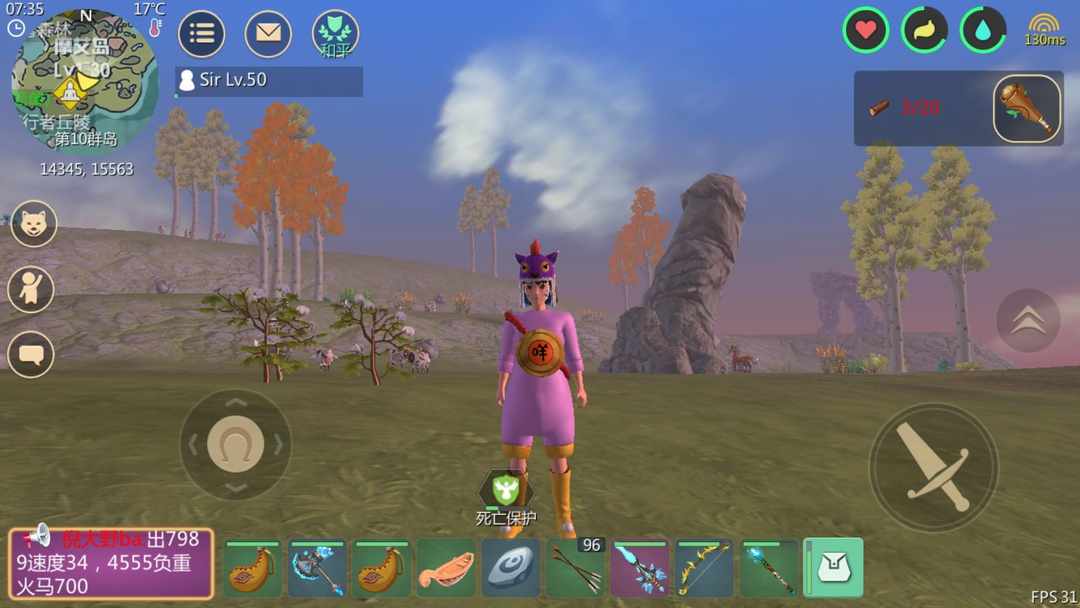The height and width of the screenshot is (608, 1080).
Task: Tap the double-chevron jump button
Action: tap(1028, 320)
